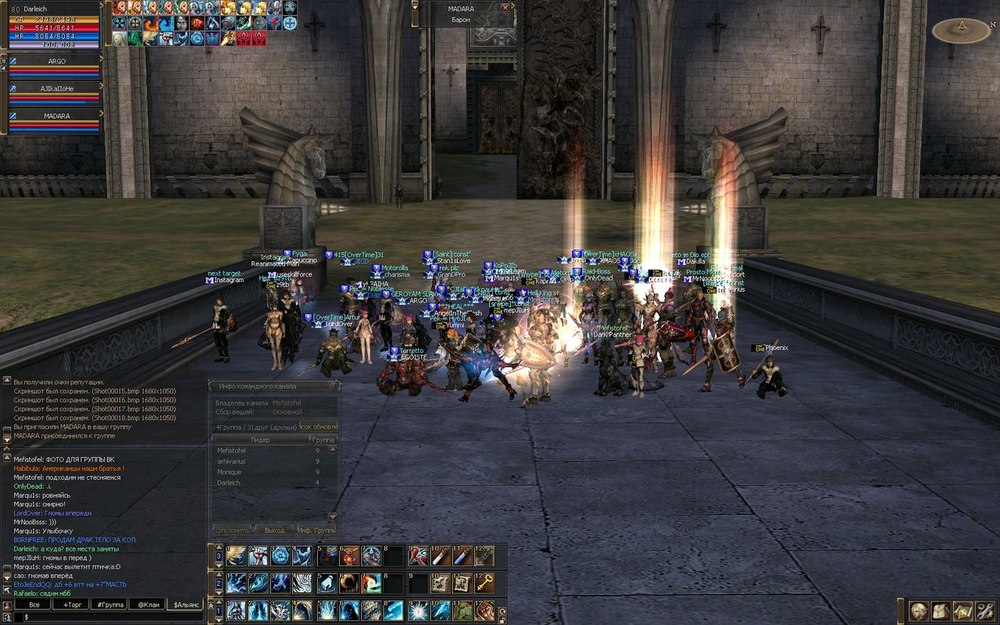Image resolution: width=1000 pixels, height=625 pixels.
Task: Close the MADARA target window
Action: coord(504,7)
